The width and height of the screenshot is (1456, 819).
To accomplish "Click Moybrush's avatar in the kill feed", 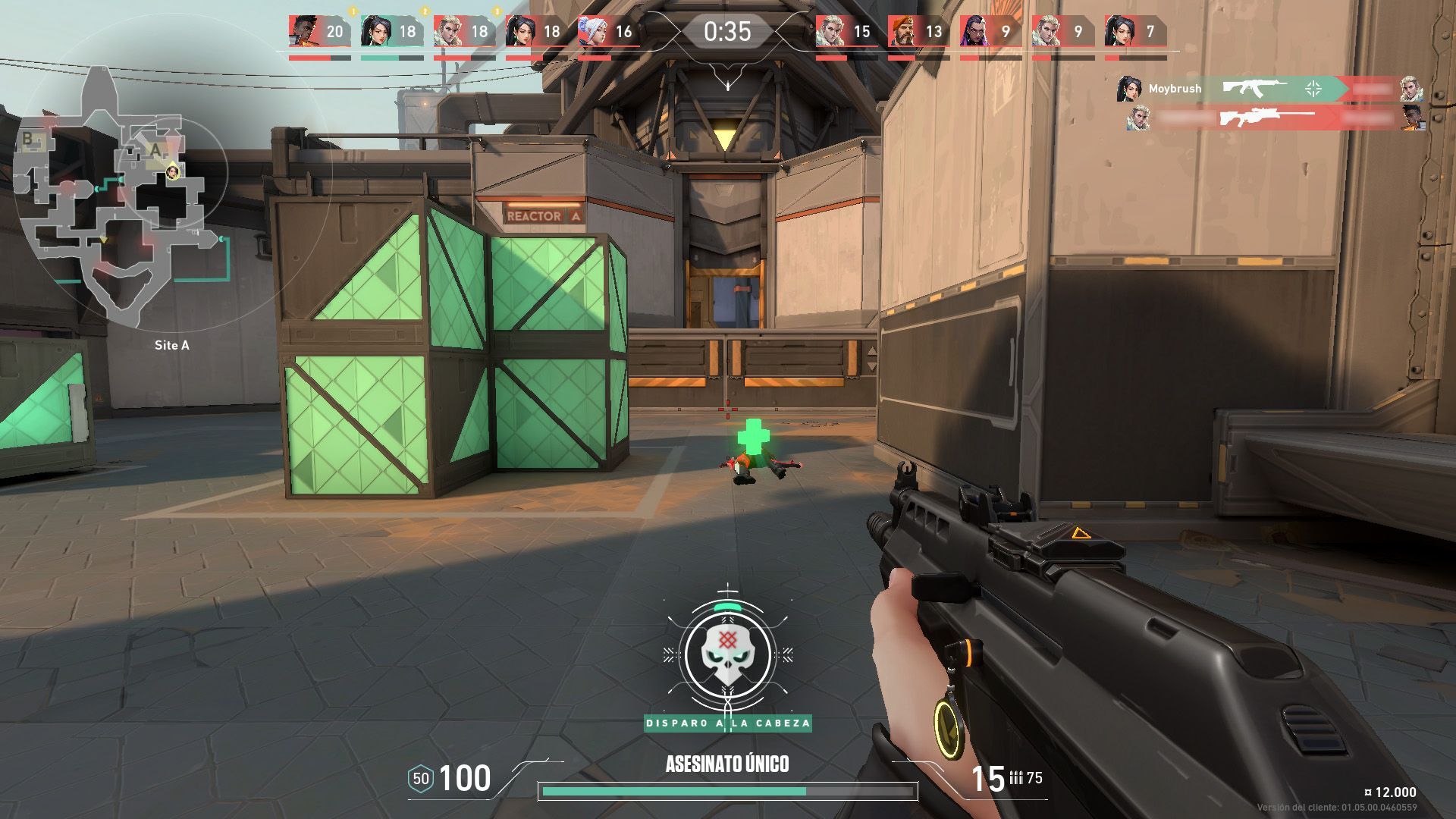I will [x=1128, y=89].
